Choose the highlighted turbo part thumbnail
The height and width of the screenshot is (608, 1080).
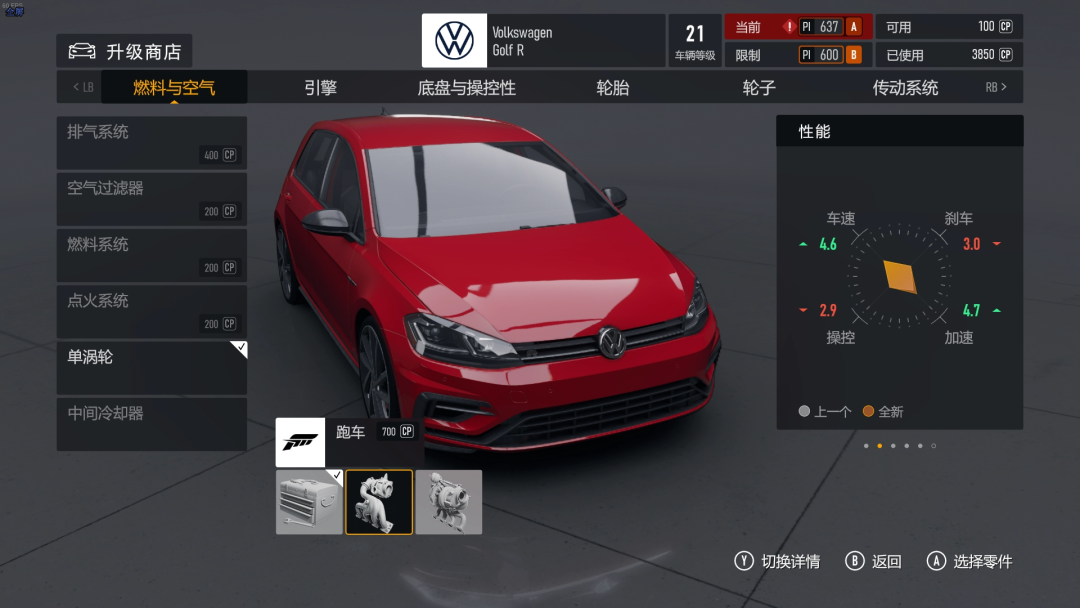coord(379,502)
